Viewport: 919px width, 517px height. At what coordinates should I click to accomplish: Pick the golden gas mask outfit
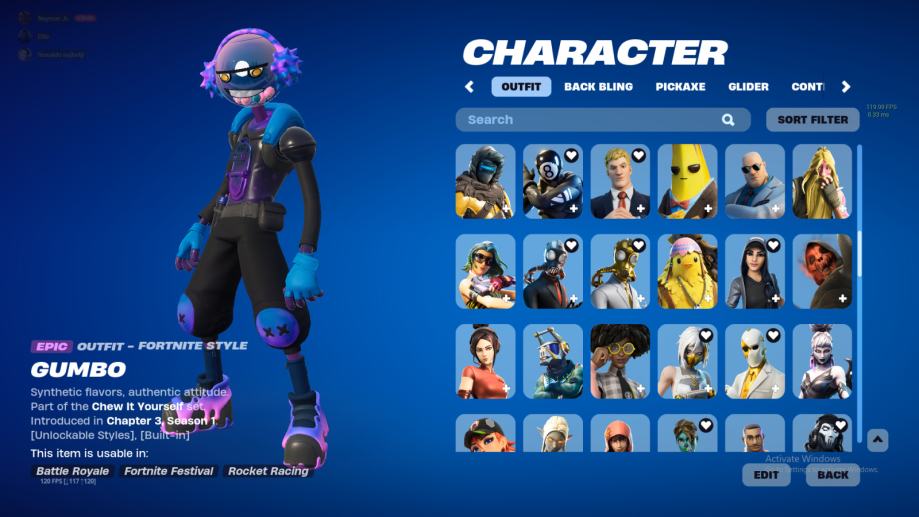point(620,271)
